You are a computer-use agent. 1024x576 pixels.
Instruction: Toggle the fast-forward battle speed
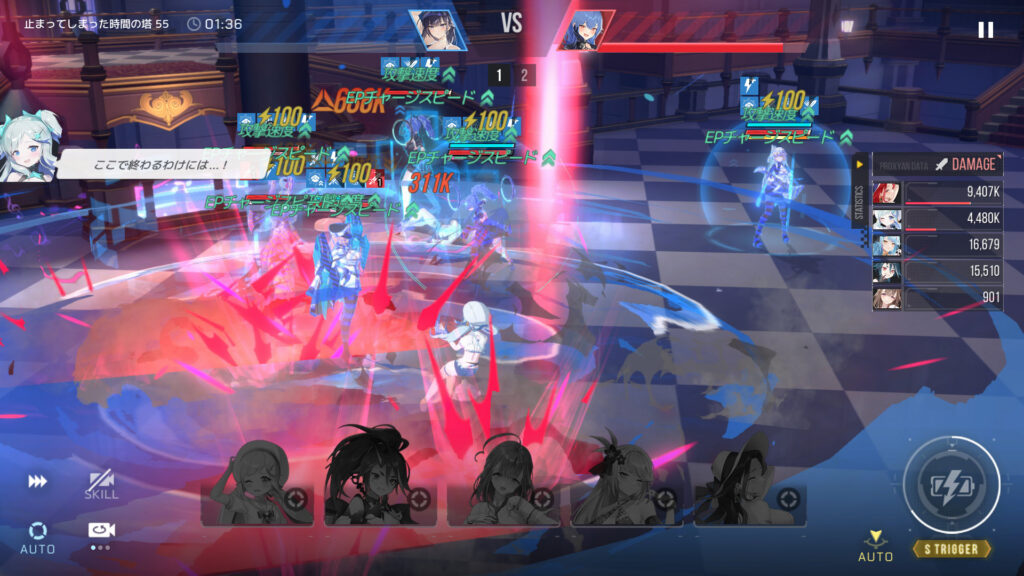click(x=37, y=481)
